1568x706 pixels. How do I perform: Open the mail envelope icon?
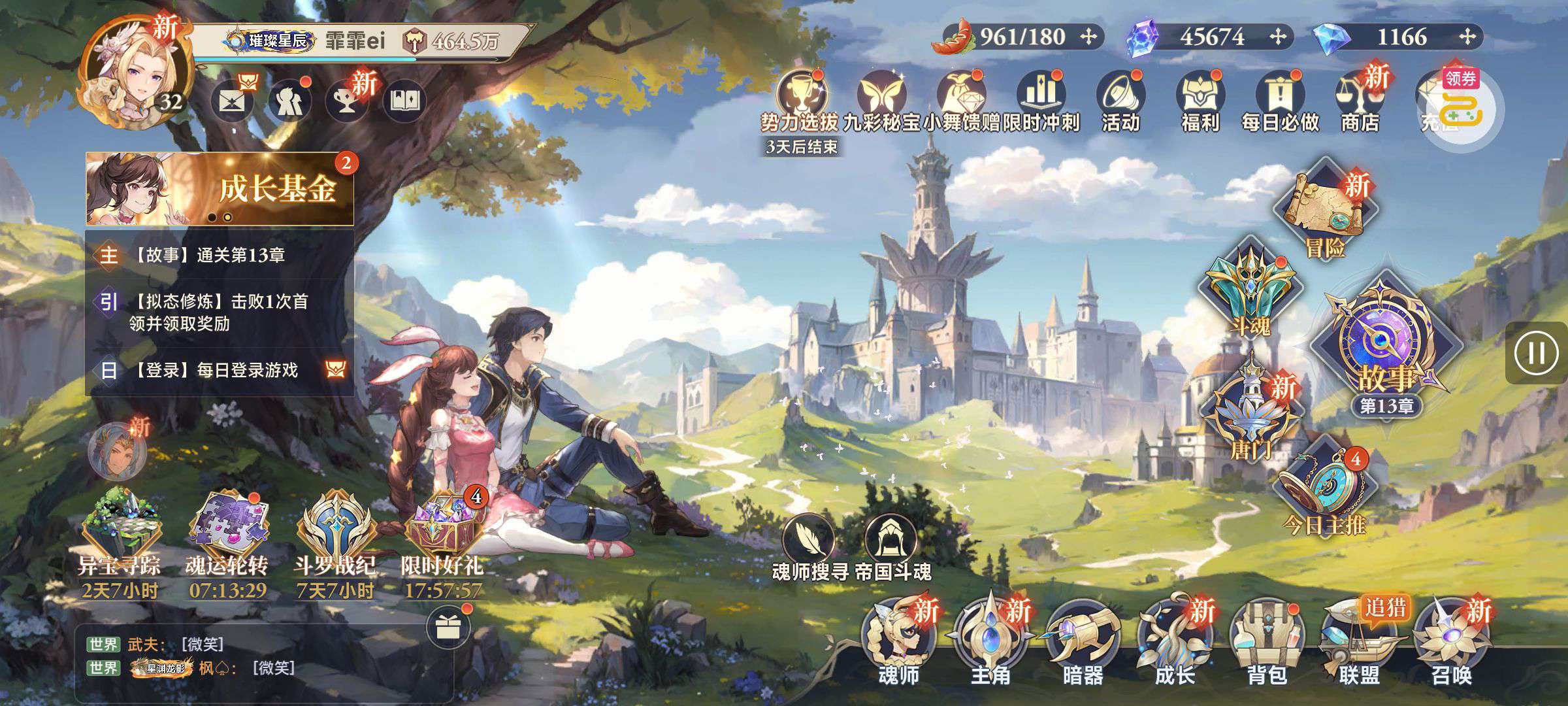(x=232, y=101)
